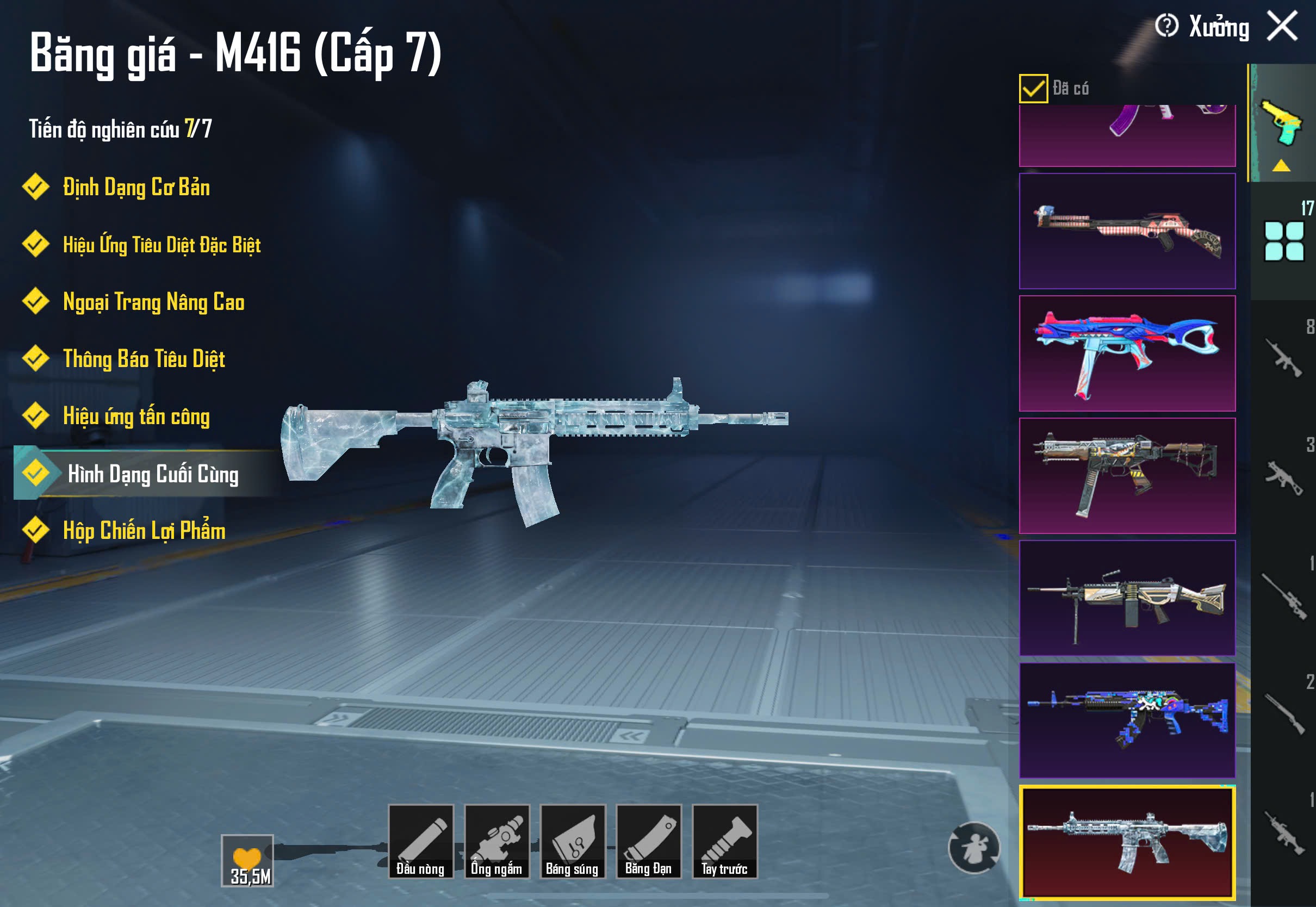
Task: Open the Tay trước foregrip attachment slot
Action: tap(724, 842)
